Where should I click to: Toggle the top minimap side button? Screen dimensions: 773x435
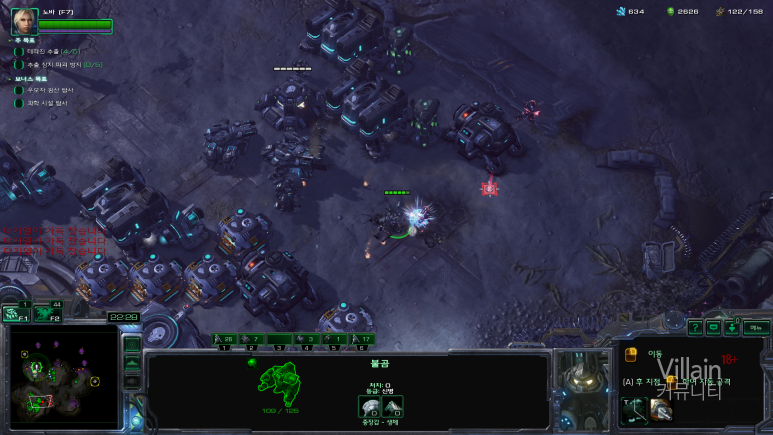[132, 343]
